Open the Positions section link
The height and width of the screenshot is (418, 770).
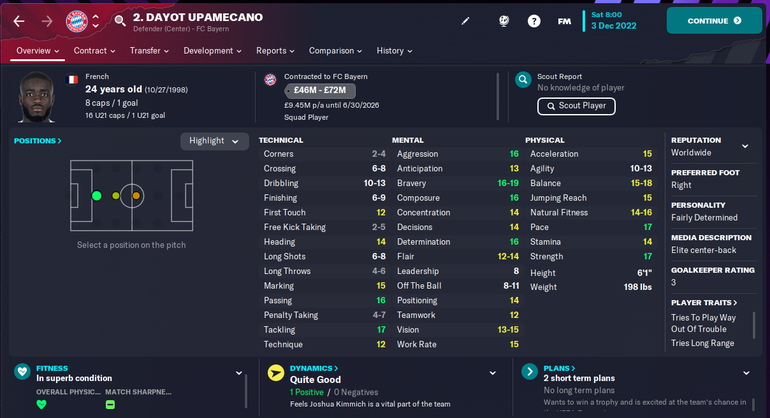point(38,141)
